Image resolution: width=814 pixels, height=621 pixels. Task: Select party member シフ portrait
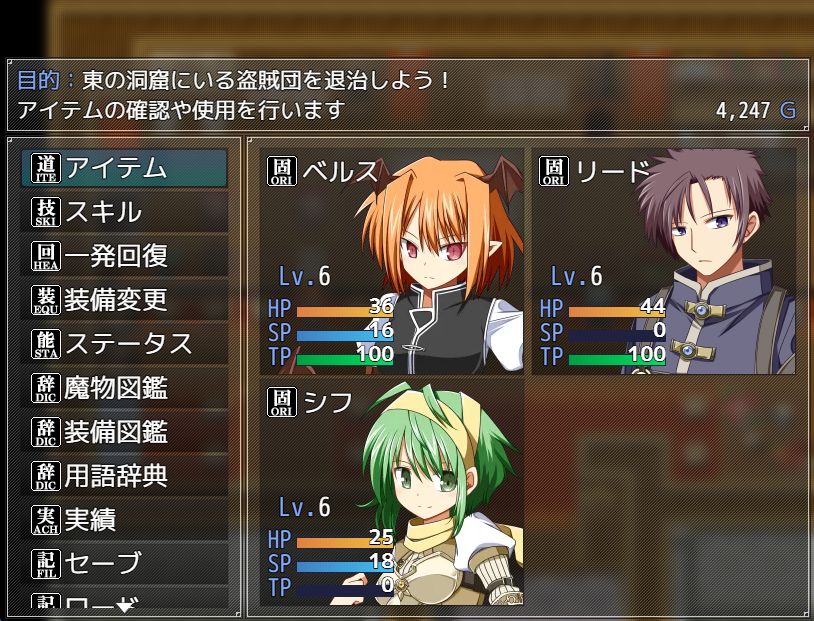392,491
